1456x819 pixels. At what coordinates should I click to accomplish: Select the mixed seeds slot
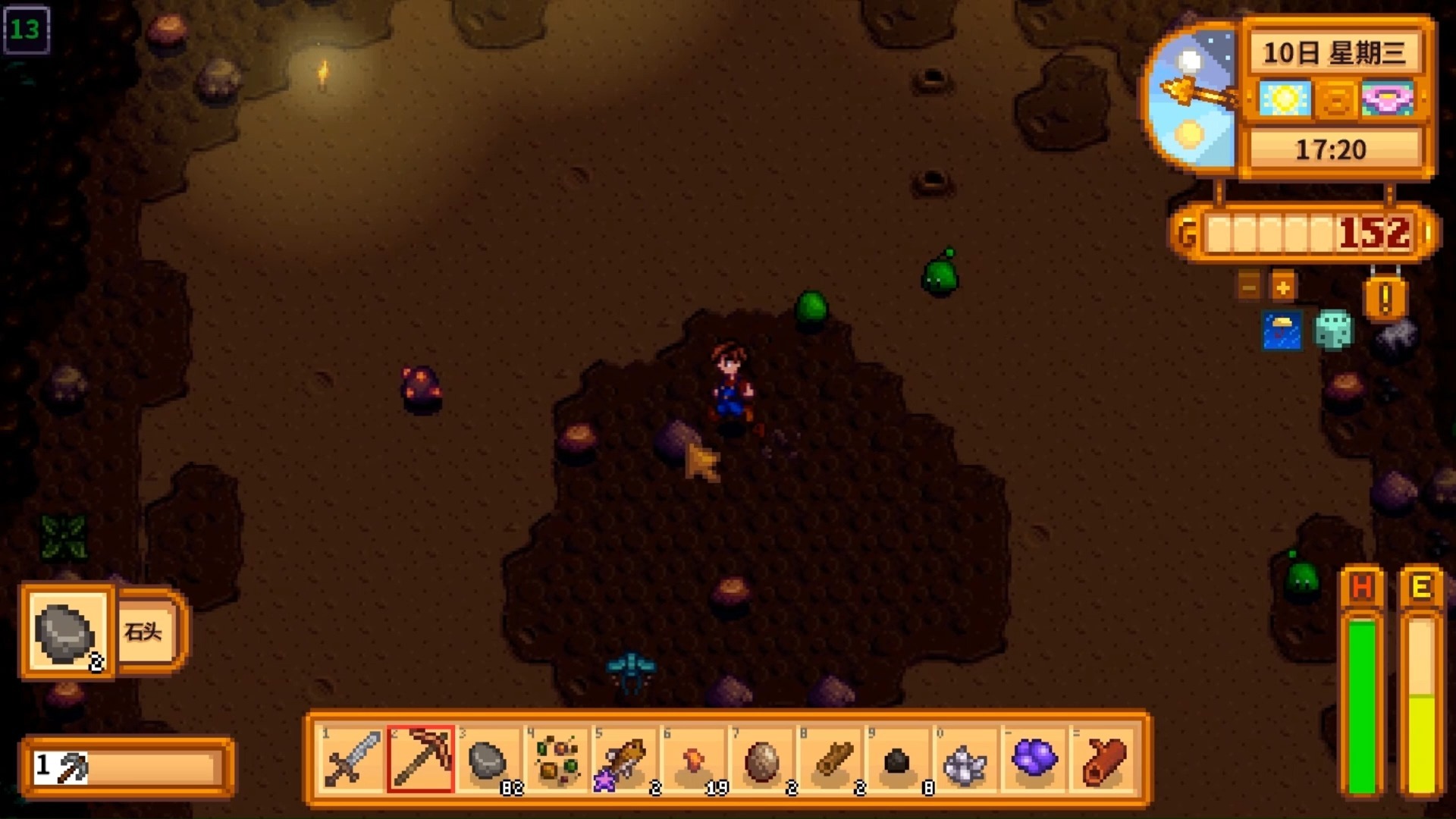(x=557, y=760)
